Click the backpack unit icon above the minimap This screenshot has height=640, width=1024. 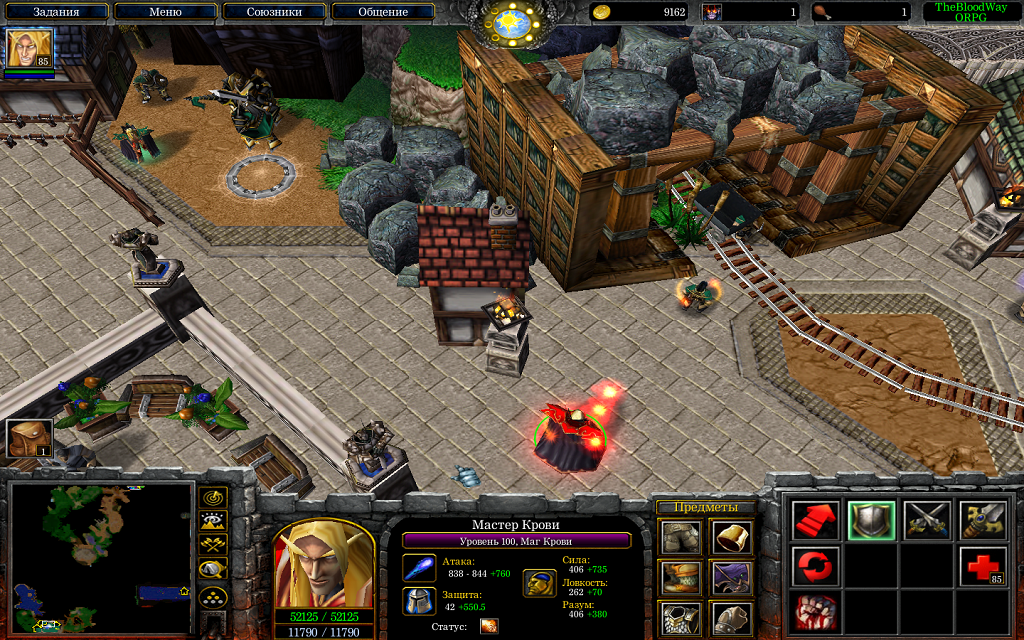pyautogui.click(x=29, y=439)
